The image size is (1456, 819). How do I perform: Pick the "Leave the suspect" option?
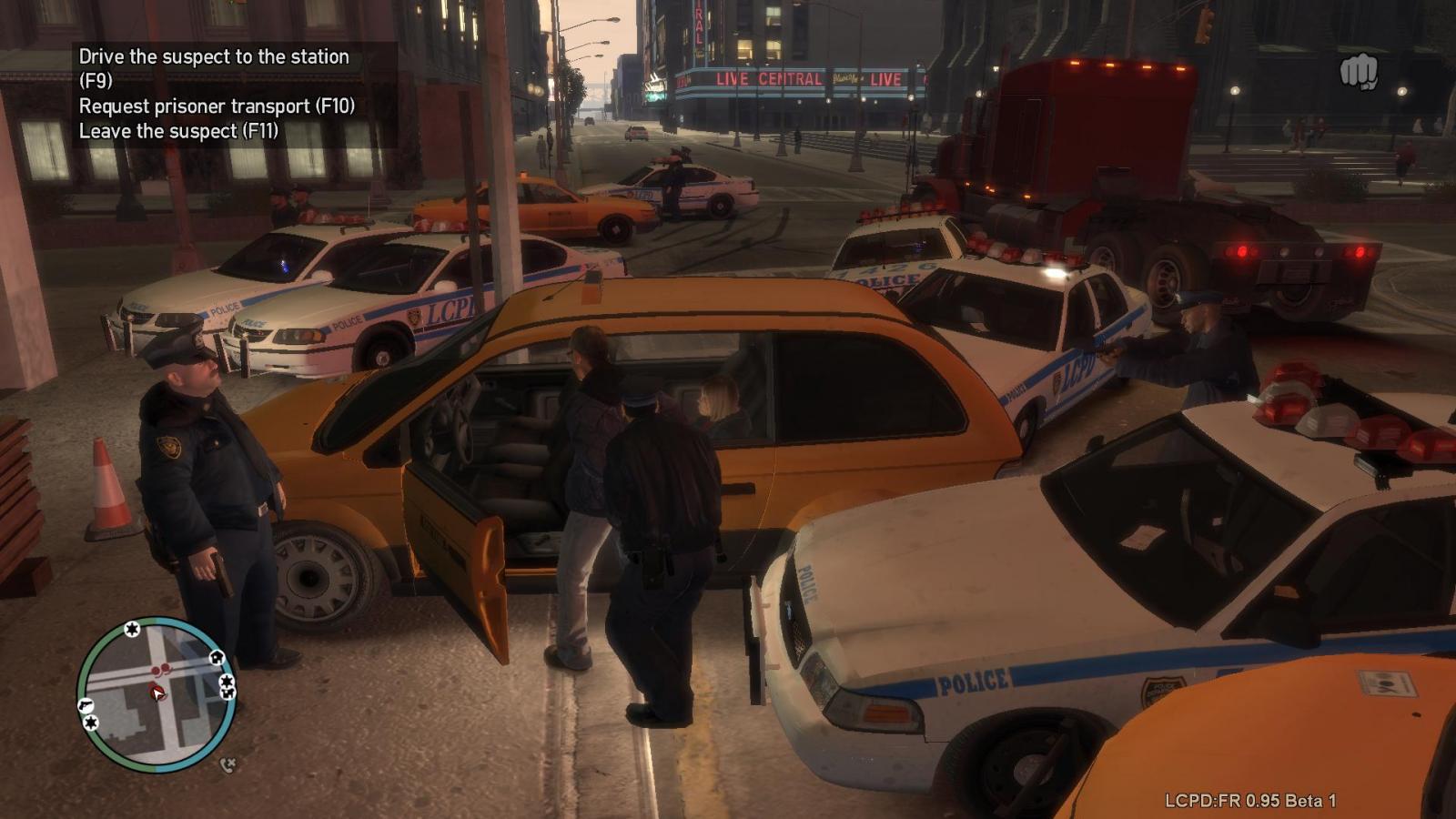point(178,131)
